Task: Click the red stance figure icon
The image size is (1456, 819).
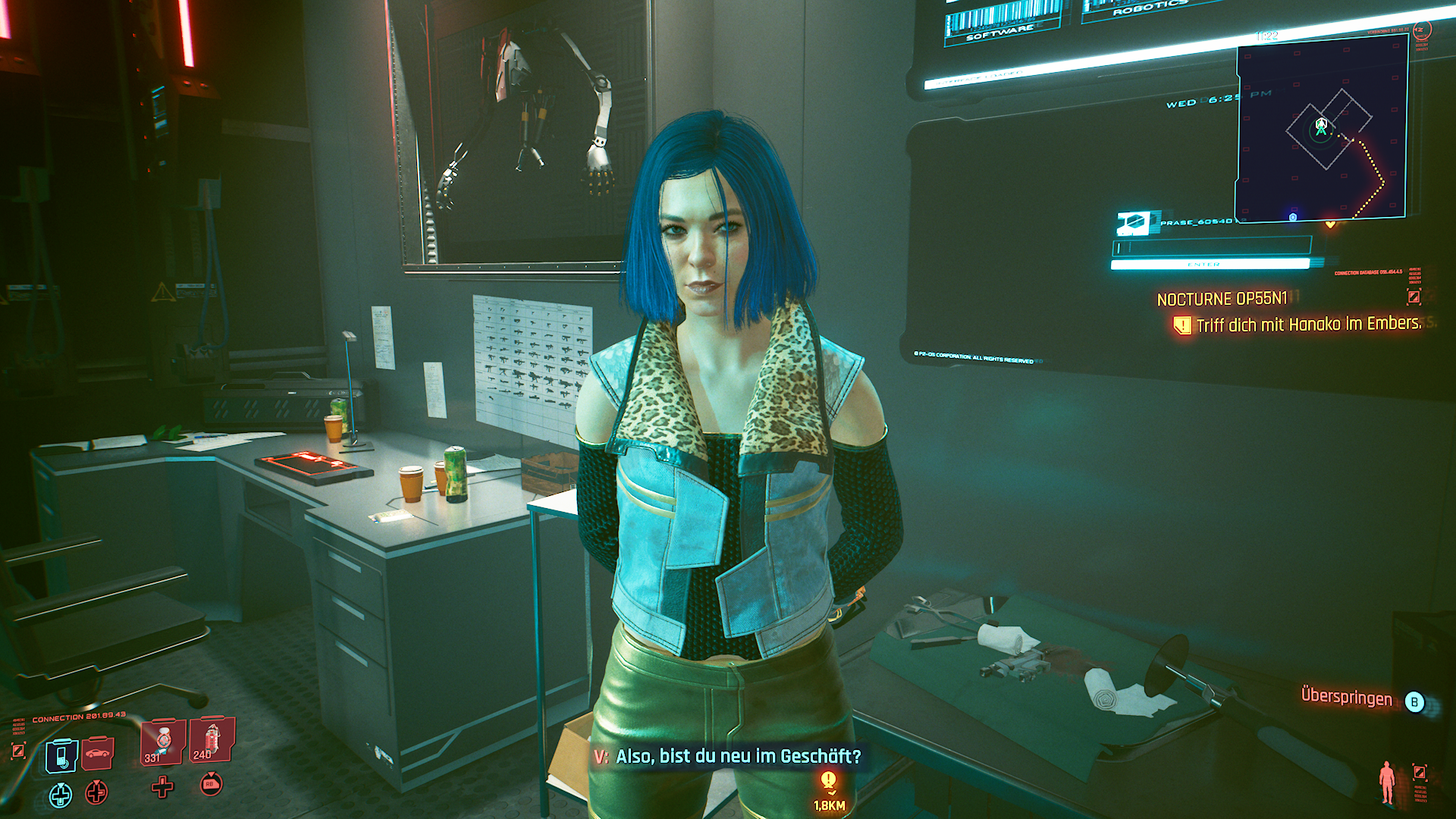Action: (1387, 782)
